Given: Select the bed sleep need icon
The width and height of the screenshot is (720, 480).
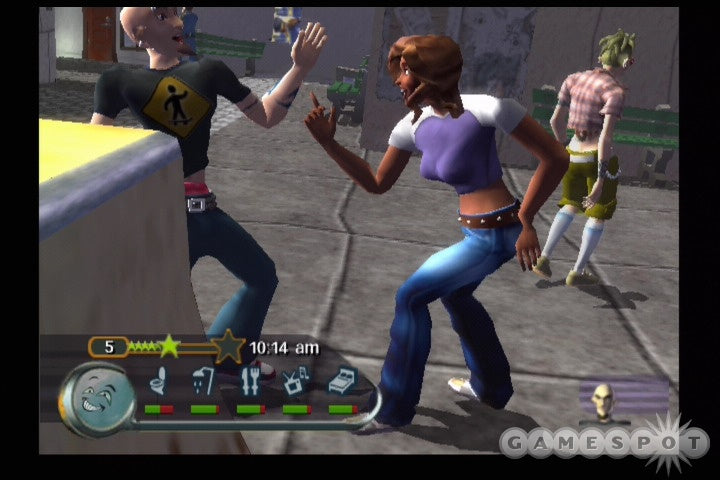Looking at the screenshot, I should (341, 381).
